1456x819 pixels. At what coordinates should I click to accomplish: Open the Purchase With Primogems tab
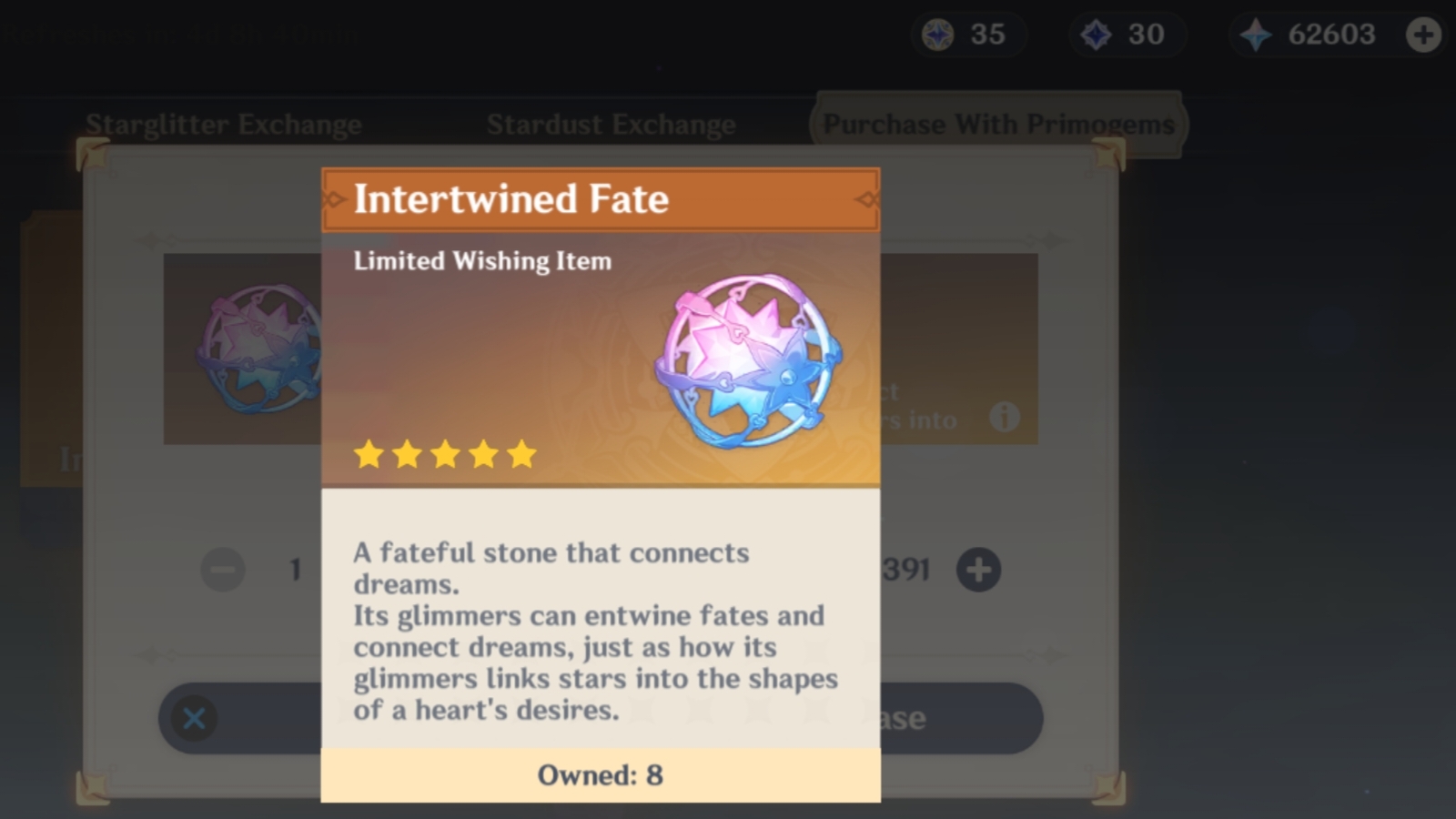(x=999, y=124)
